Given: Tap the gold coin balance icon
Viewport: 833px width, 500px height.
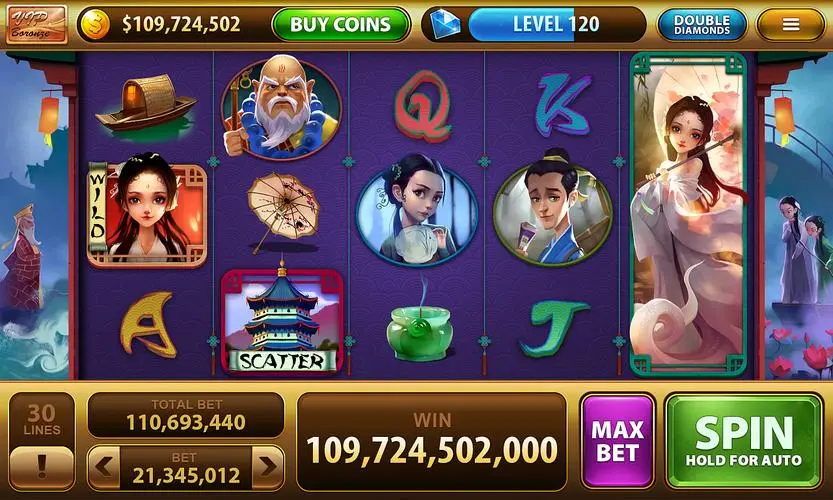Looking at the screenshot, I should pyautogui.click(x=94, y=24).
